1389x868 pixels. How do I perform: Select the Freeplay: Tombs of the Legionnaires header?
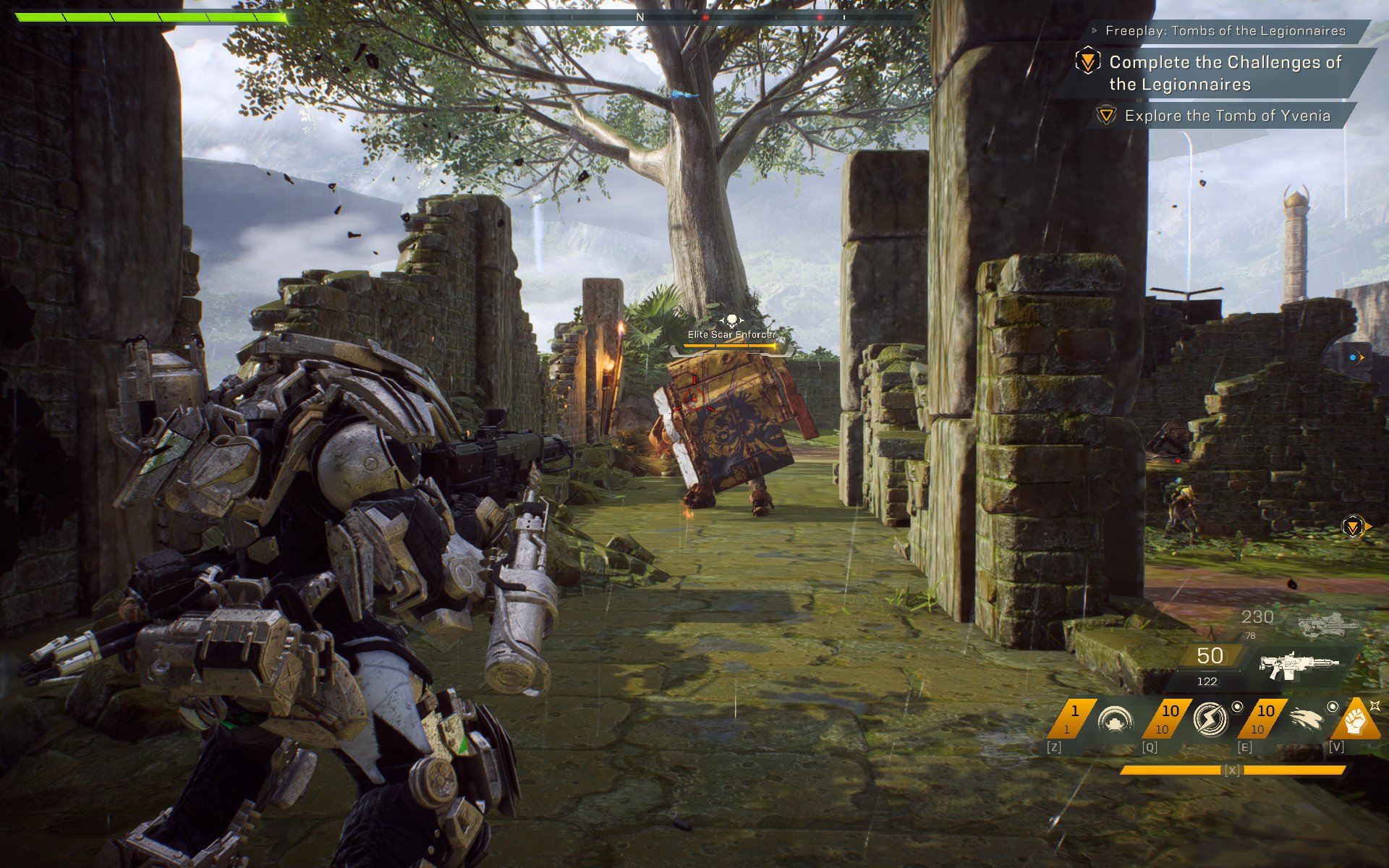click(x=1225, y=31)
